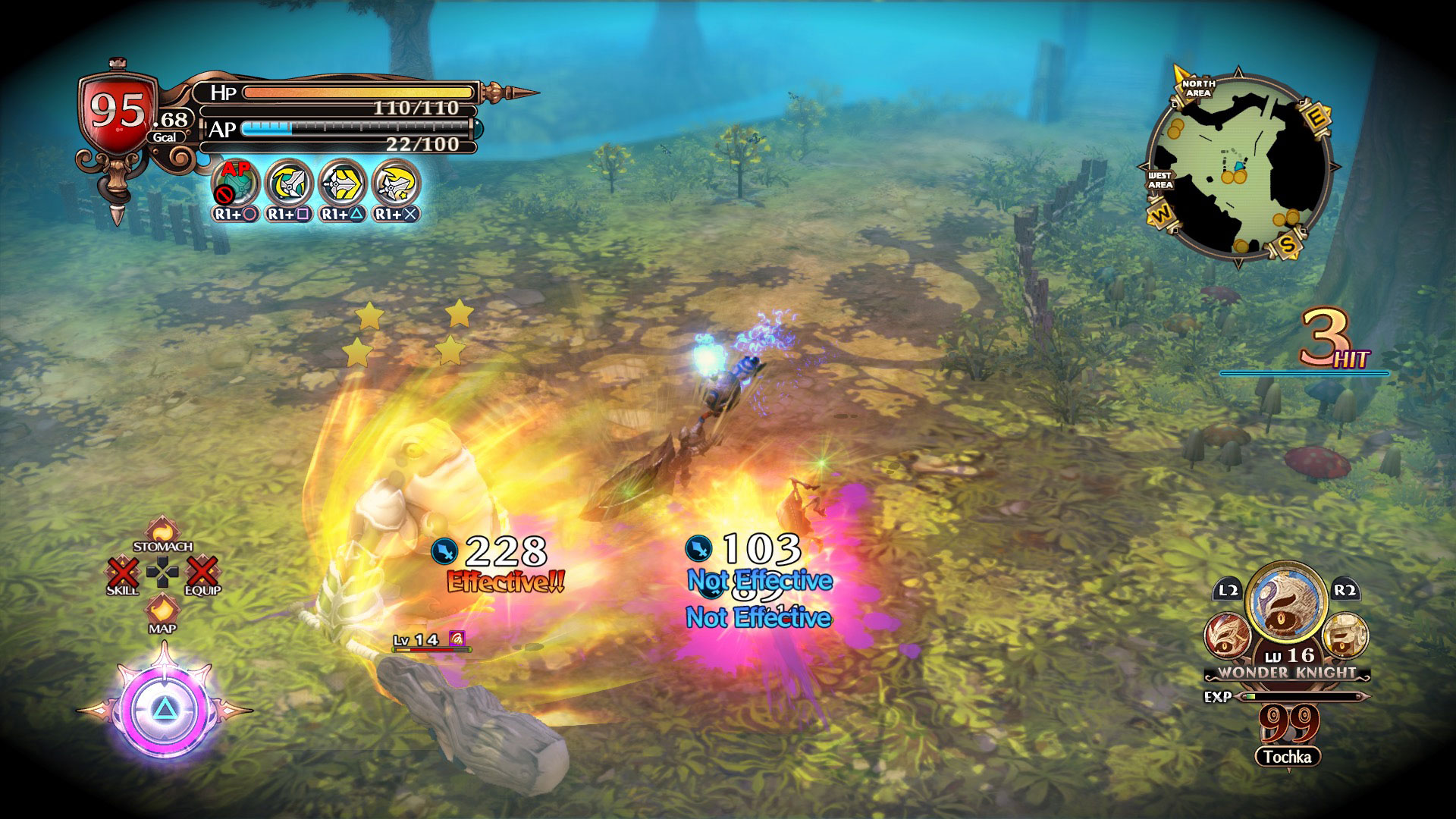Activate the glowing pink triangle gauge
Viewport: 1456px width, 819px height.
(x=164, y=710)
